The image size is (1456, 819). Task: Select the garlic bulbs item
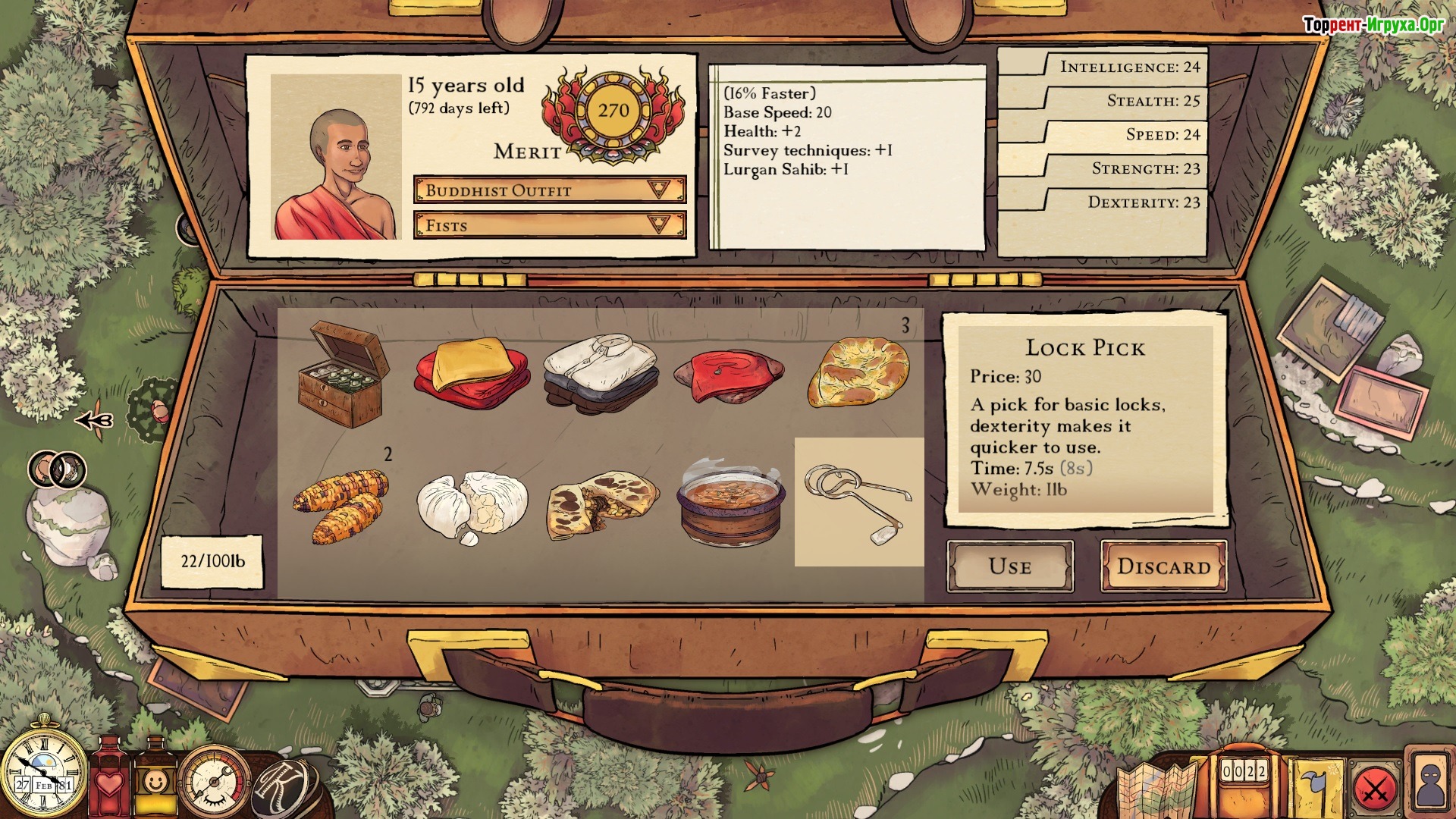coord(472,502)
